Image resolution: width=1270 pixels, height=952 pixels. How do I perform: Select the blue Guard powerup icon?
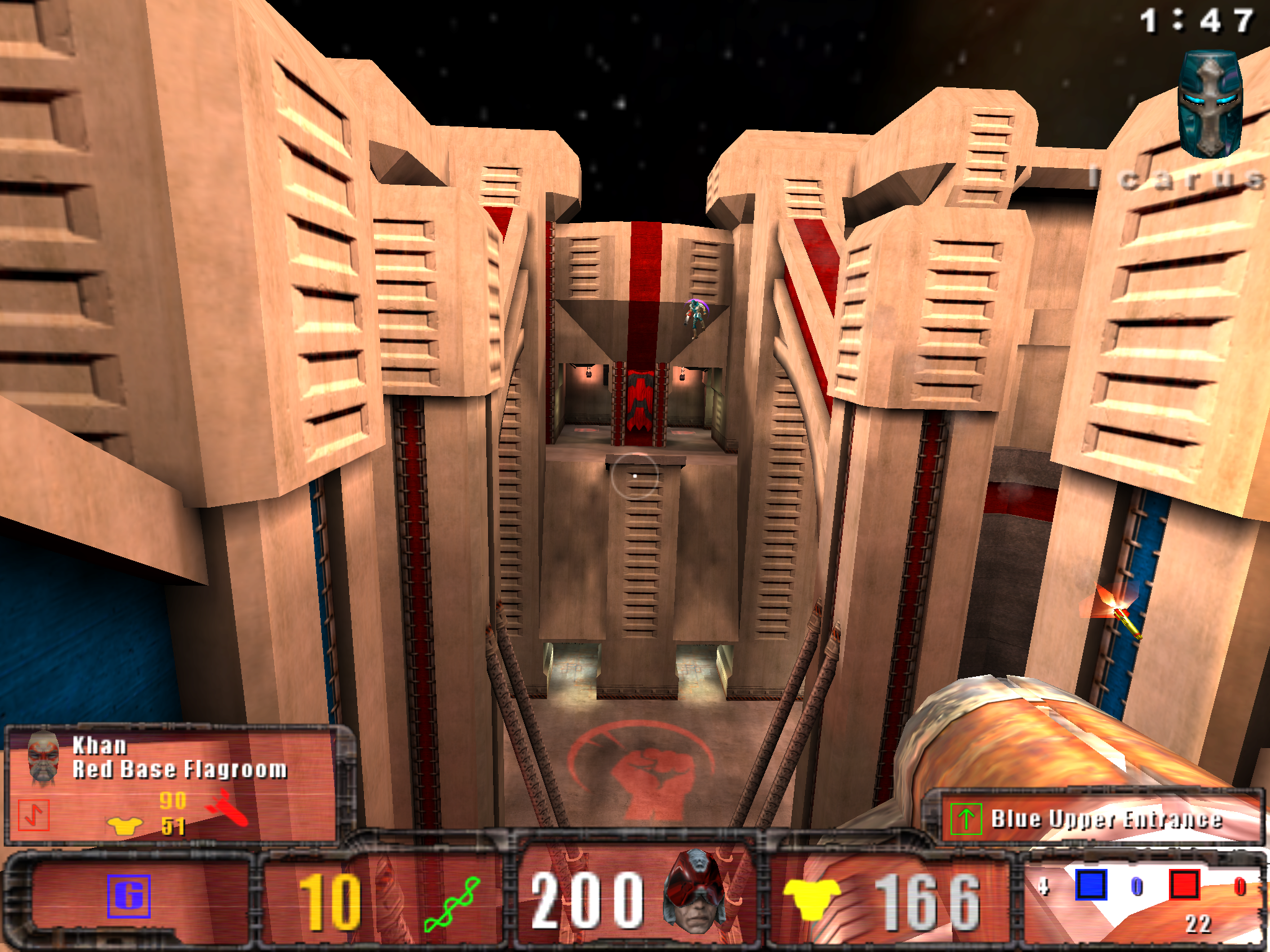point(129,896)
